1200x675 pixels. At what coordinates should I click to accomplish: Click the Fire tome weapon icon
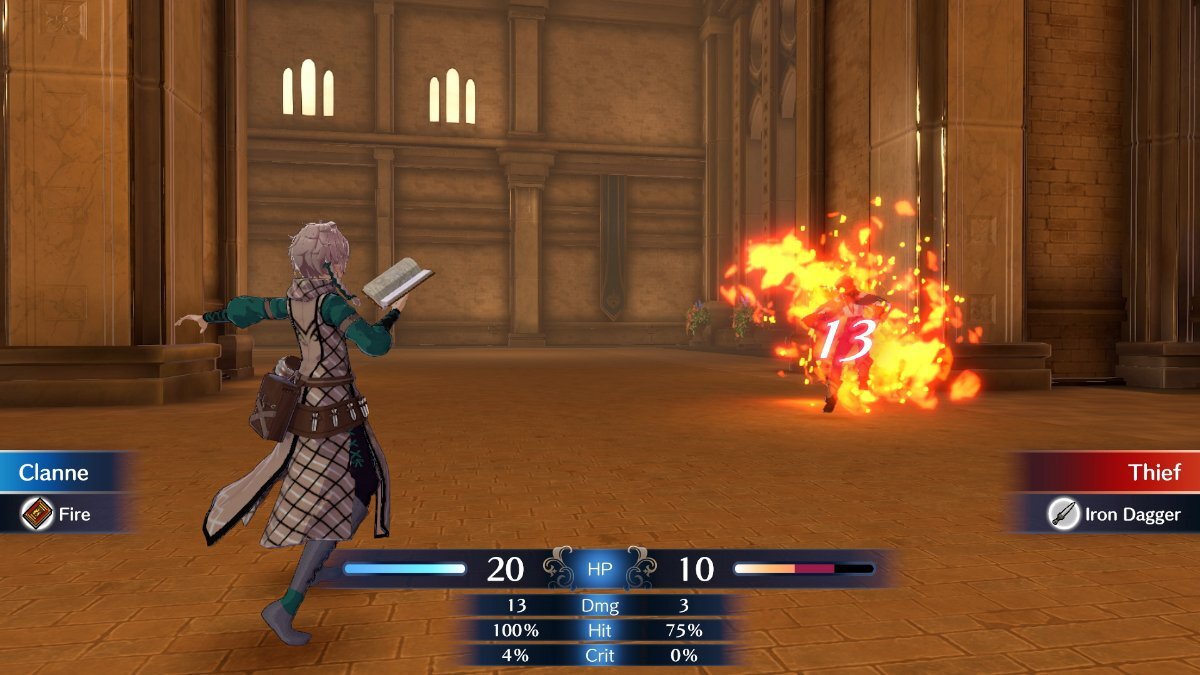pyautogui.click(x=39, y=514)
